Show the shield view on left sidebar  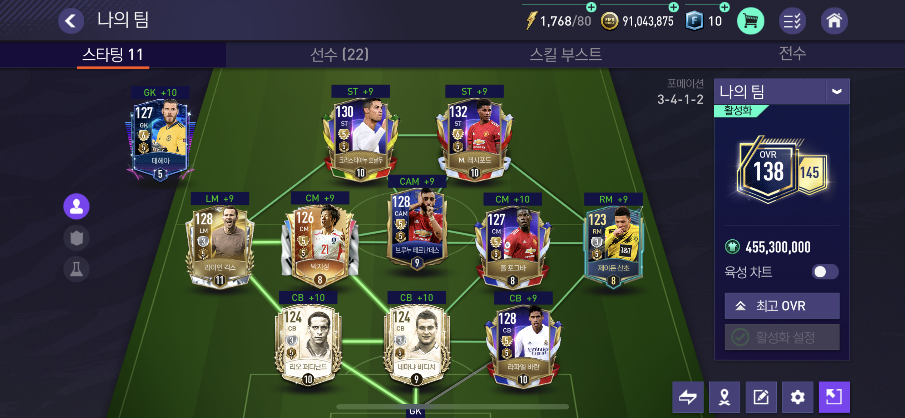pyautogui.click(x=76, y=238)
